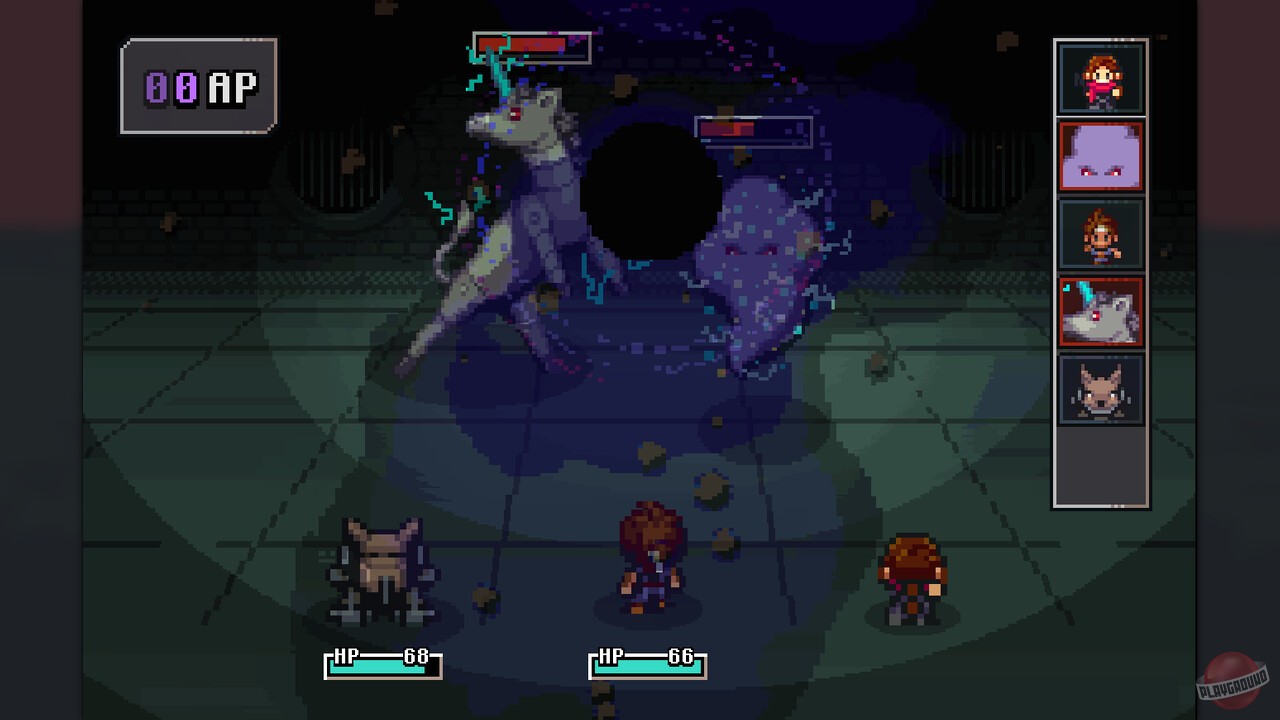Click the headband boy's portrait in turn order
1280x720 pixels.
point(1101,235)
